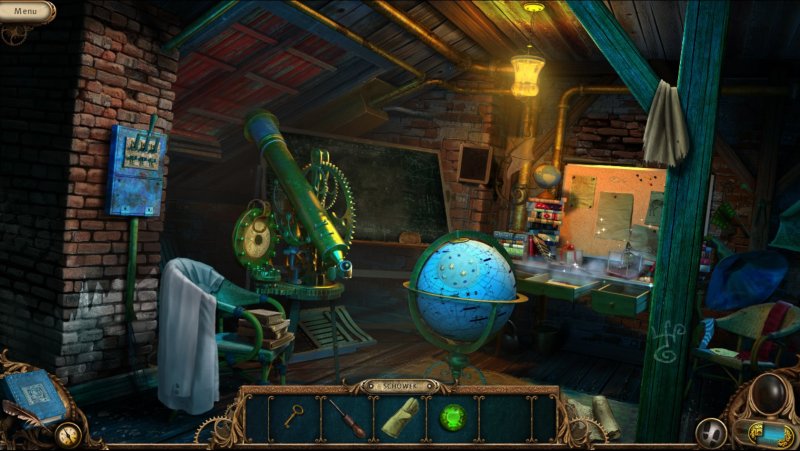Click the compass icon beside the journal
Screen dimensions: 800x451
point(68,435)
